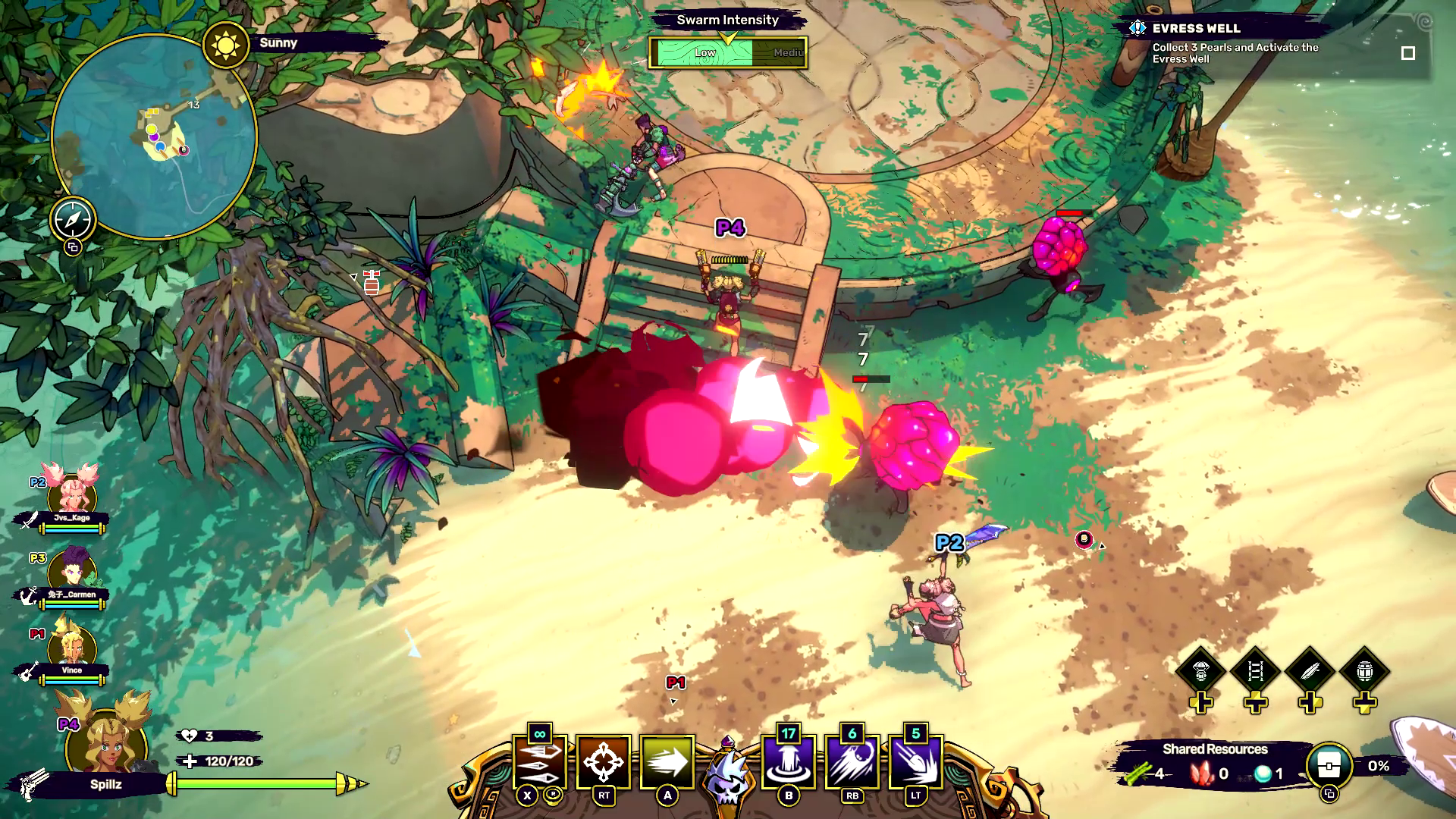
Task: Toggle the Evress Well objective checkbox
Action: (x=1408, y=53)
